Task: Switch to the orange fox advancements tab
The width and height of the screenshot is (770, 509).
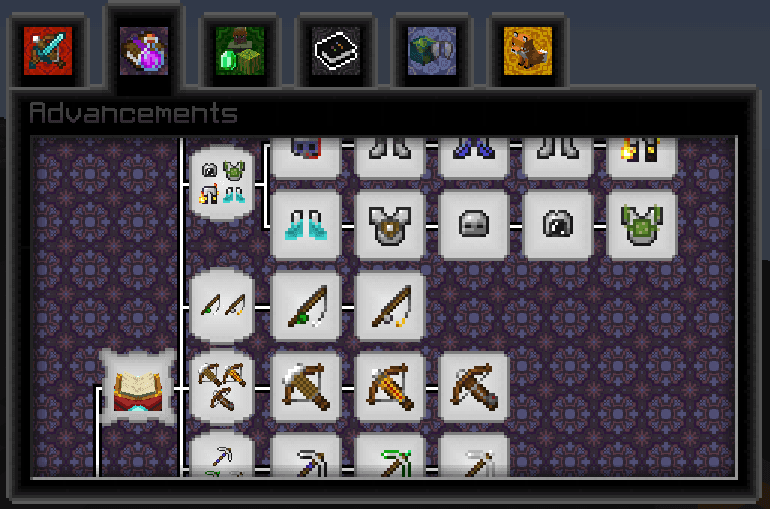Action: coord(528,49)
